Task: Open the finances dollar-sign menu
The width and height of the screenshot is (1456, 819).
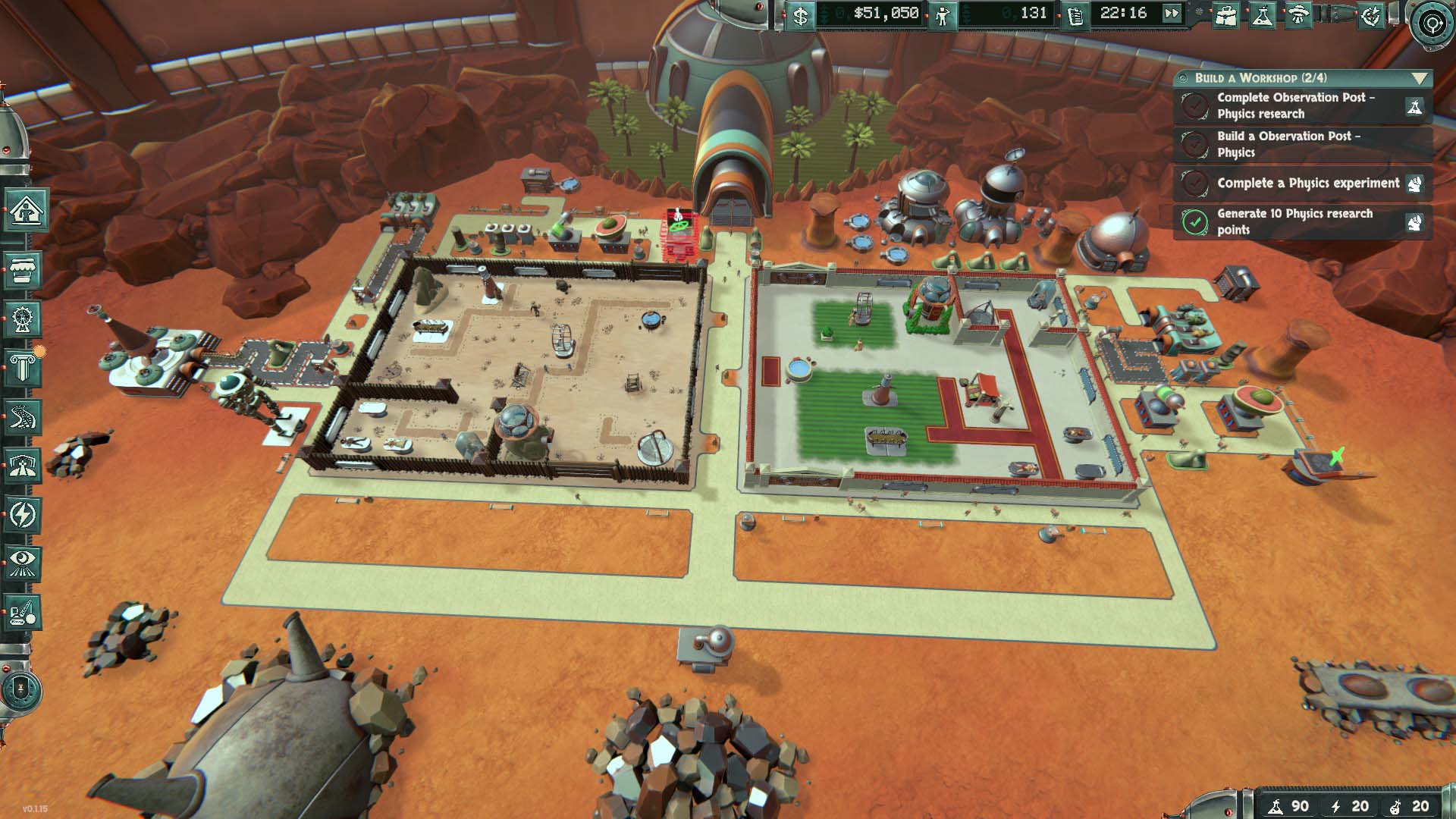Action: [x=800, y=14]
